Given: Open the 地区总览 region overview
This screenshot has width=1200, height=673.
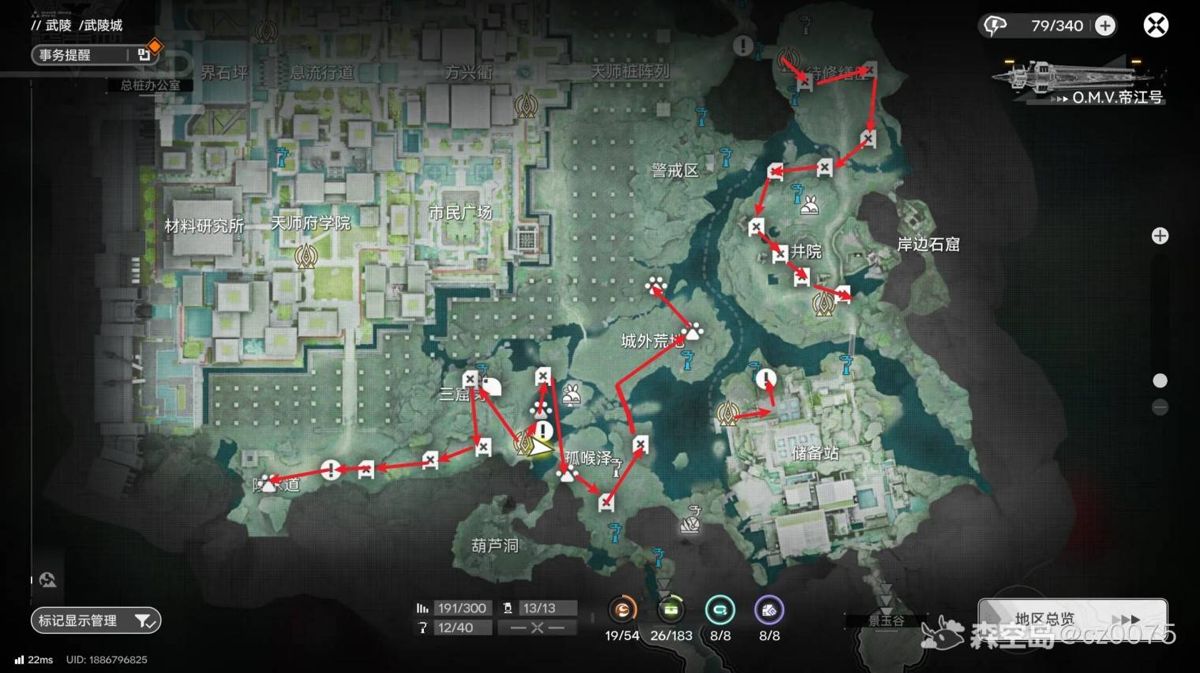Looking at the screenshot, I should point(1072,619).
